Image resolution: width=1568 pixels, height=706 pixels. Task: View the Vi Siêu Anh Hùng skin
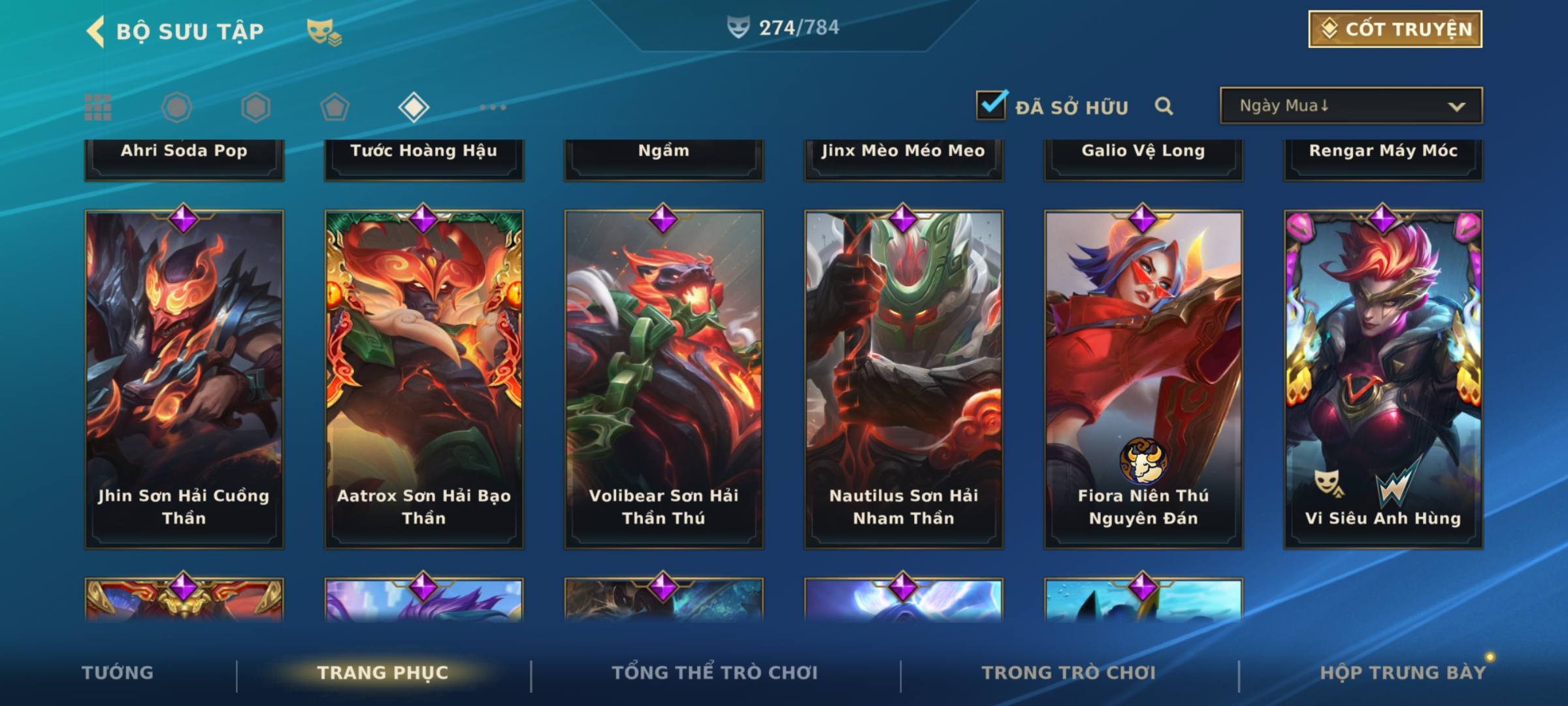[x=1383, y=379]
